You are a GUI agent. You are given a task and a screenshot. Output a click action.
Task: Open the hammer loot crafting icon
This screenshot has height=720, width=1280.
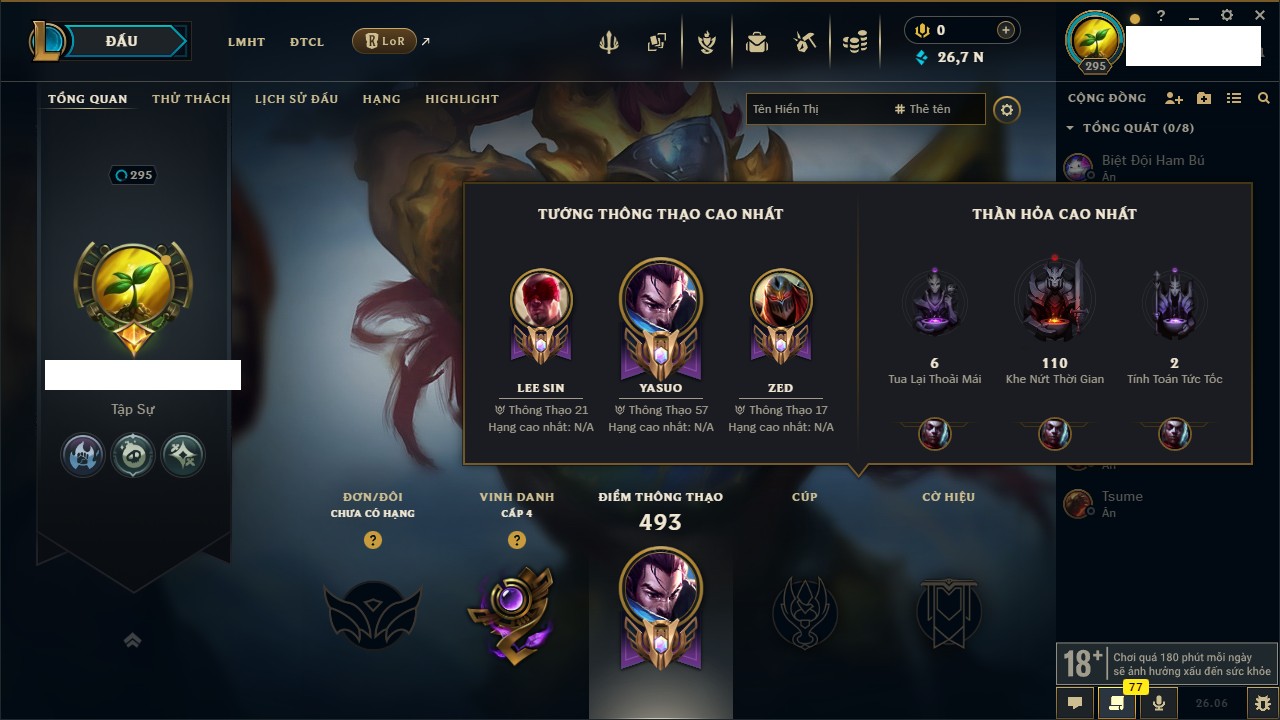pyautogui.click(x=806, y=42)
